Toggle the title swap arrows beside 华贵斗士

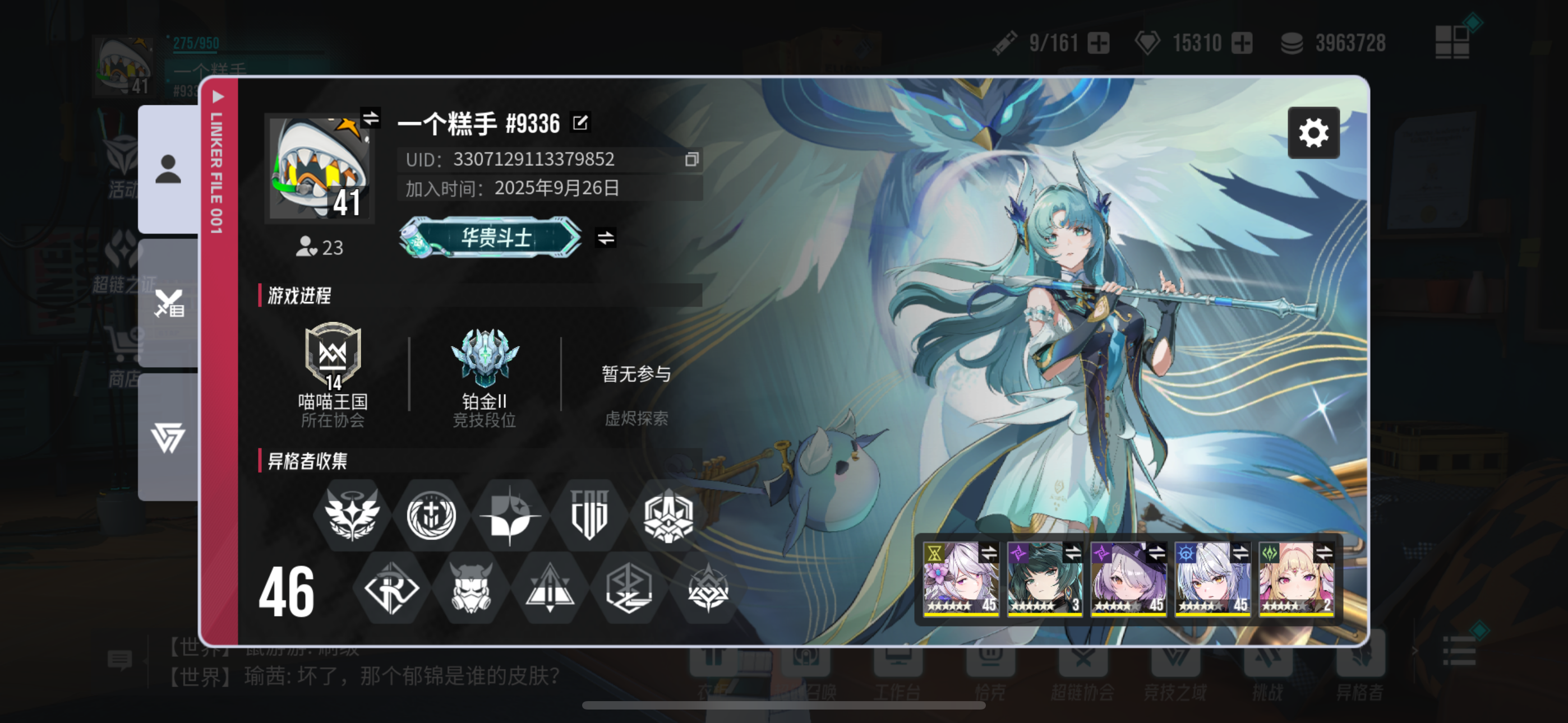coord(607,239)
